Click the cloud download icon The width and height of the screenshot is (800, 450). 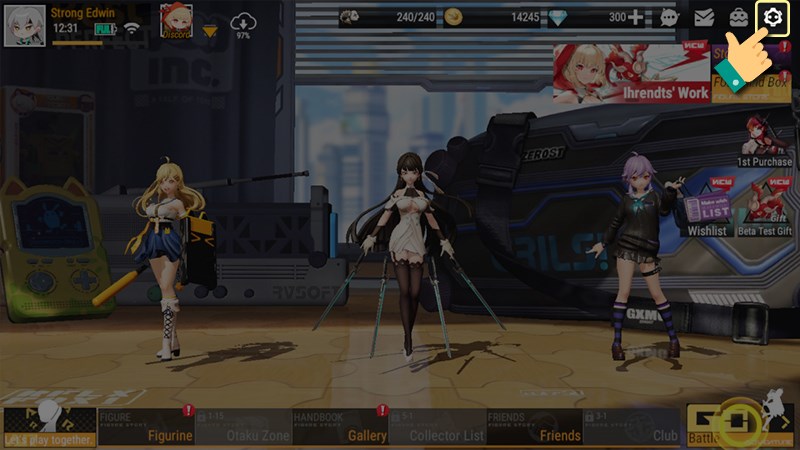[243, 24]
